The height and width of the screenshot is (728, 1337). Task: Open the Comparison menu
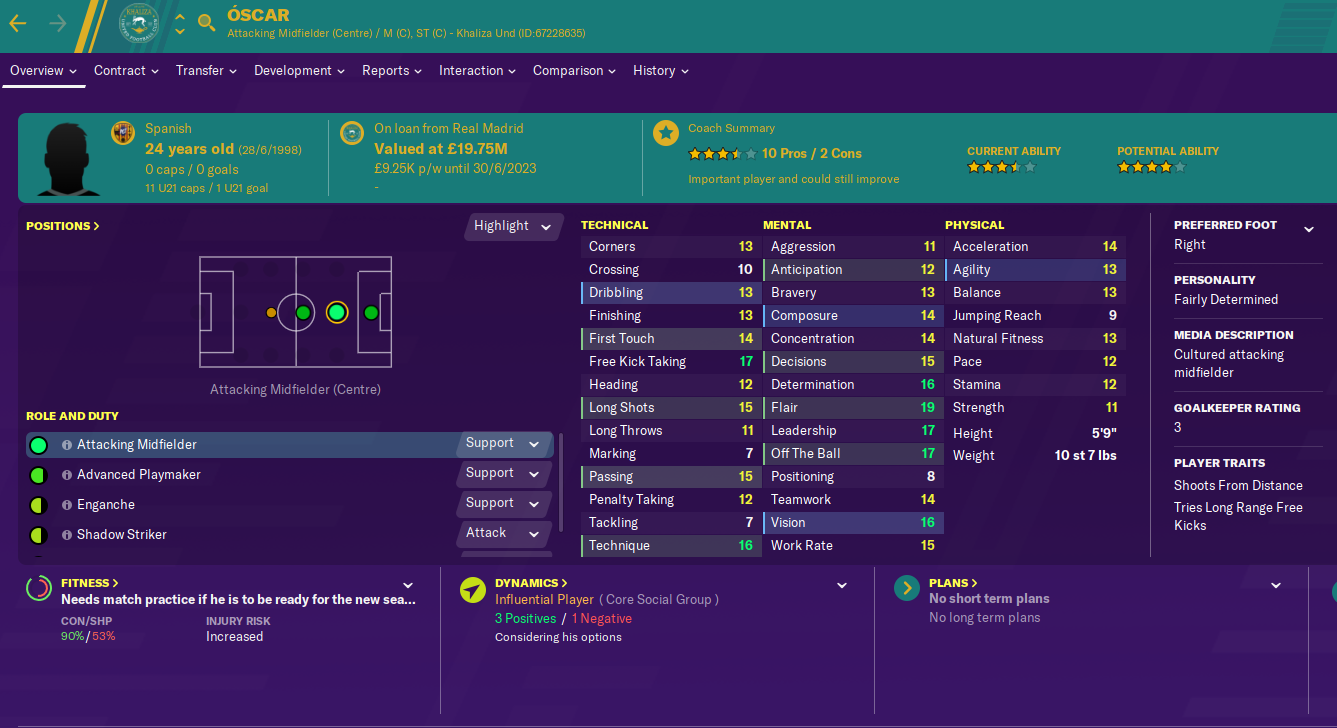tap(574, 71)
